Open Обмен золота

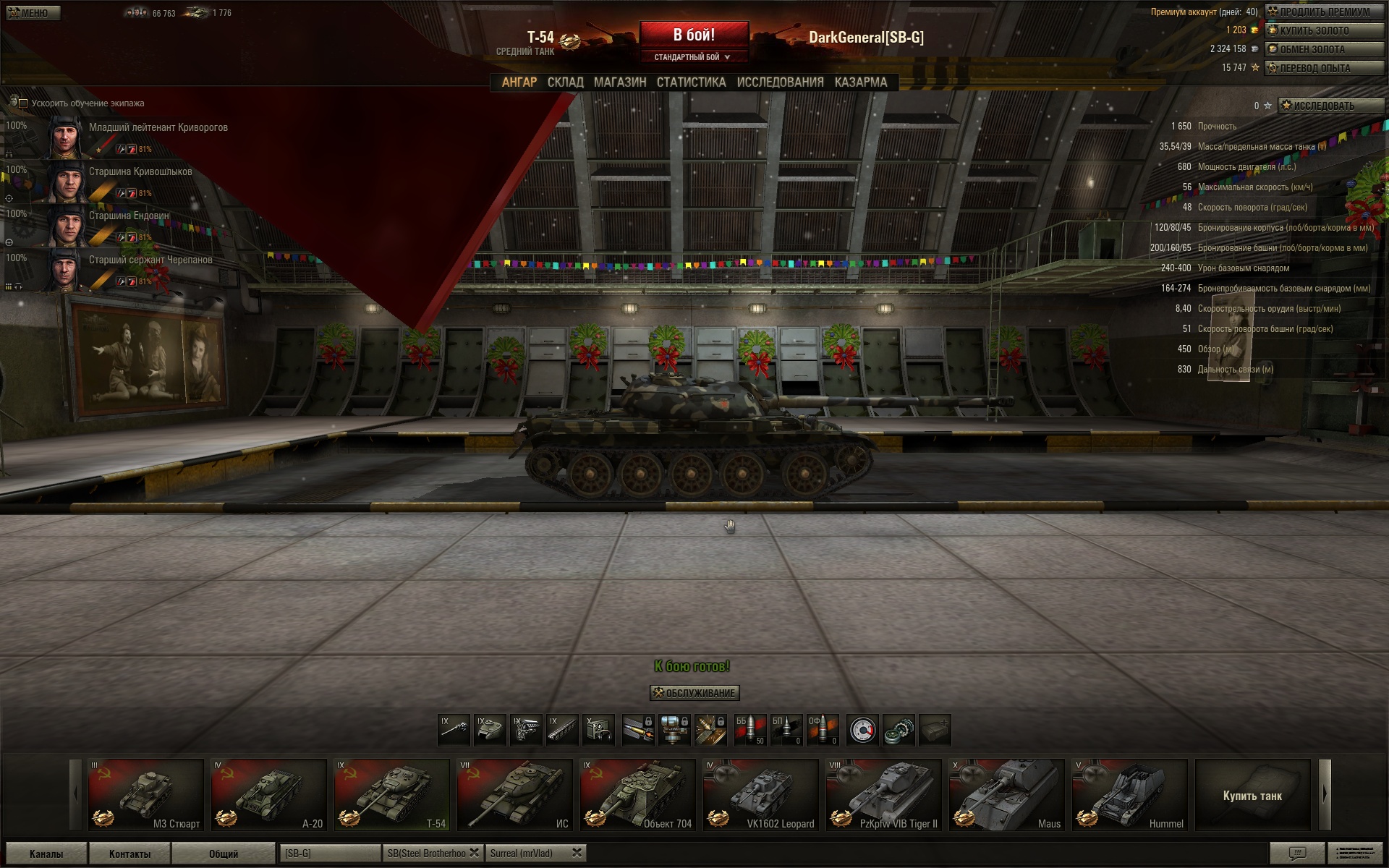click(1324, 49)
